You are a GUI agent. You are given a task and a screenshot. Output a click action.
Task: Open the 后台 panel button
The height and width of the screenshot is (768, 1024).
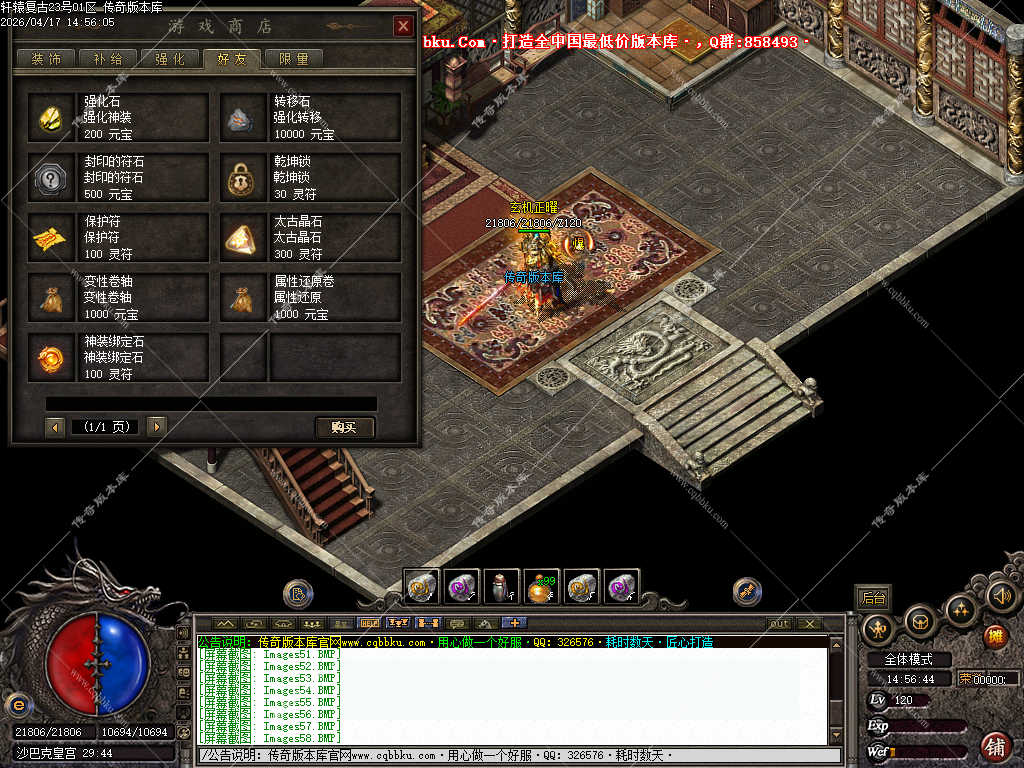[x=873, y=598]
